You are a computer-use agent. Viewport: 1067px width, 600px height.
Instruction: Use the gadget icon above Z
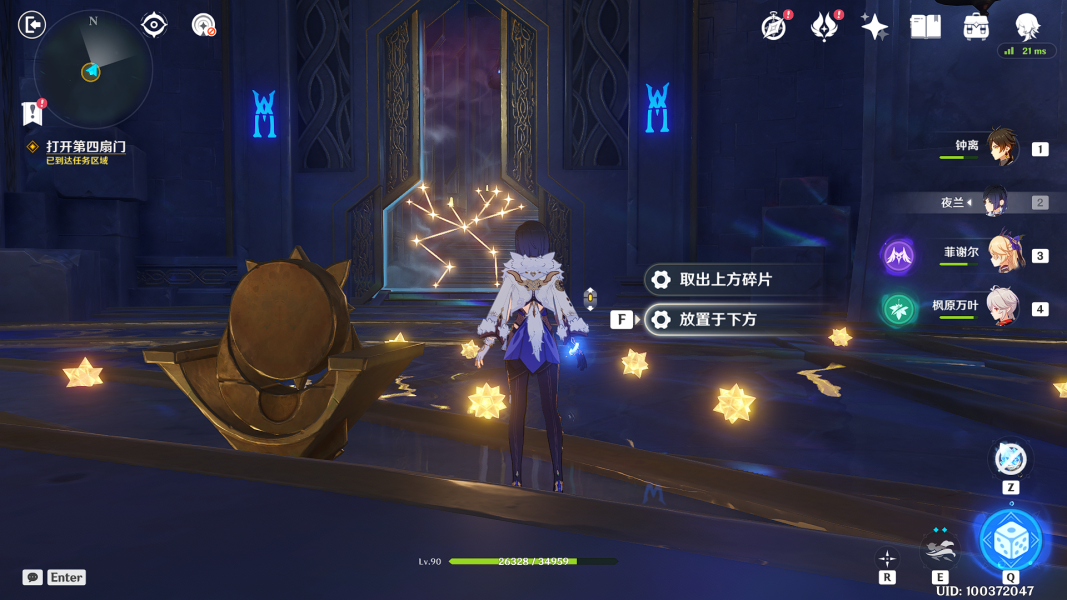click(1010, 460)
